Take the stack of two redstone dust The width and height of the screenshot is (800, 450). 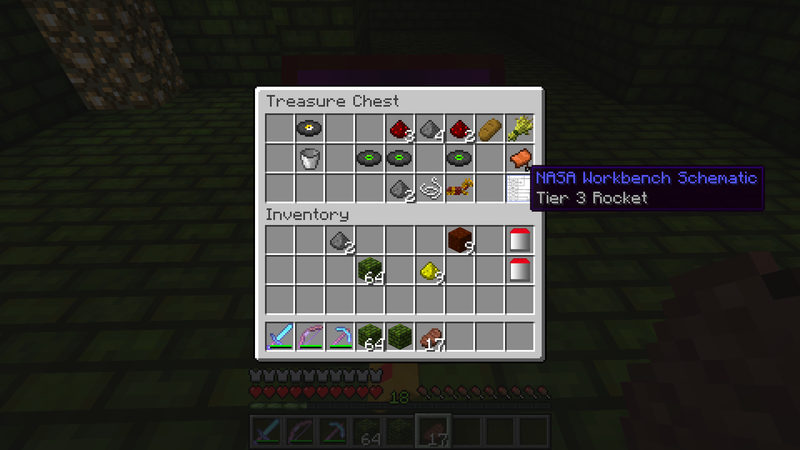(x=459, y=128)
